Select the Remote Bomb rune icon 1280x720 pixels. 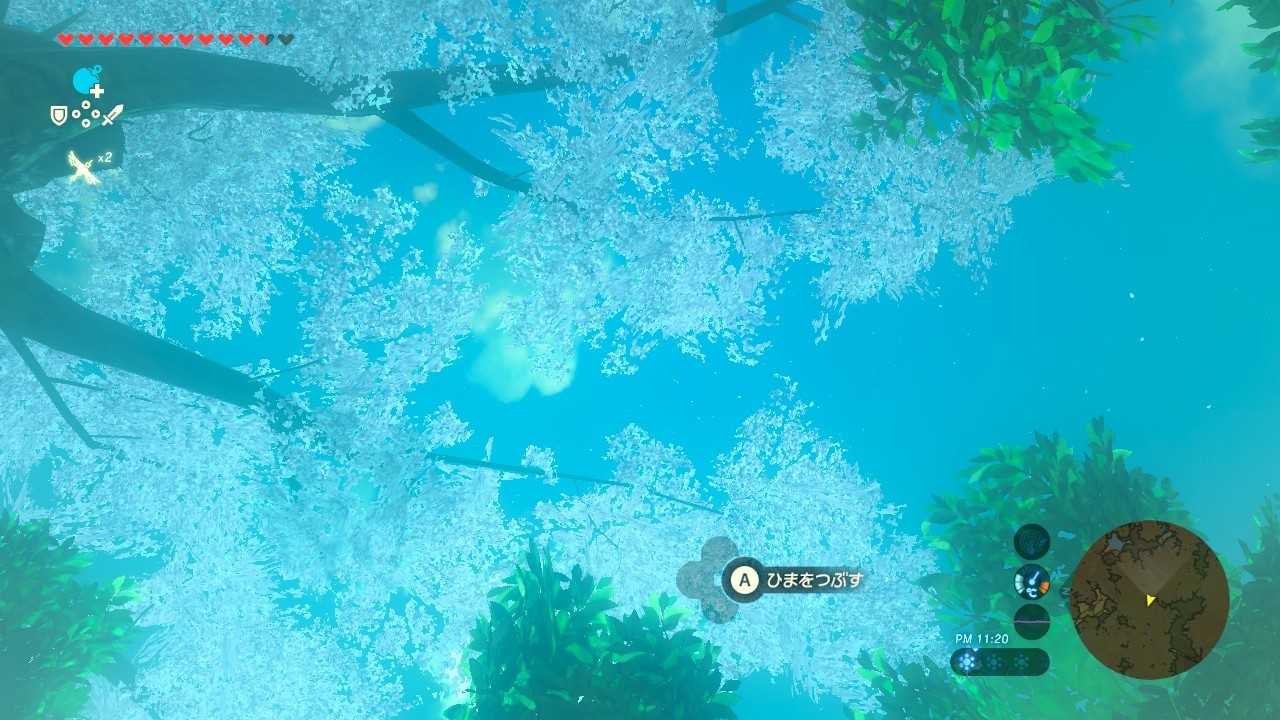[x=83, y=80]
